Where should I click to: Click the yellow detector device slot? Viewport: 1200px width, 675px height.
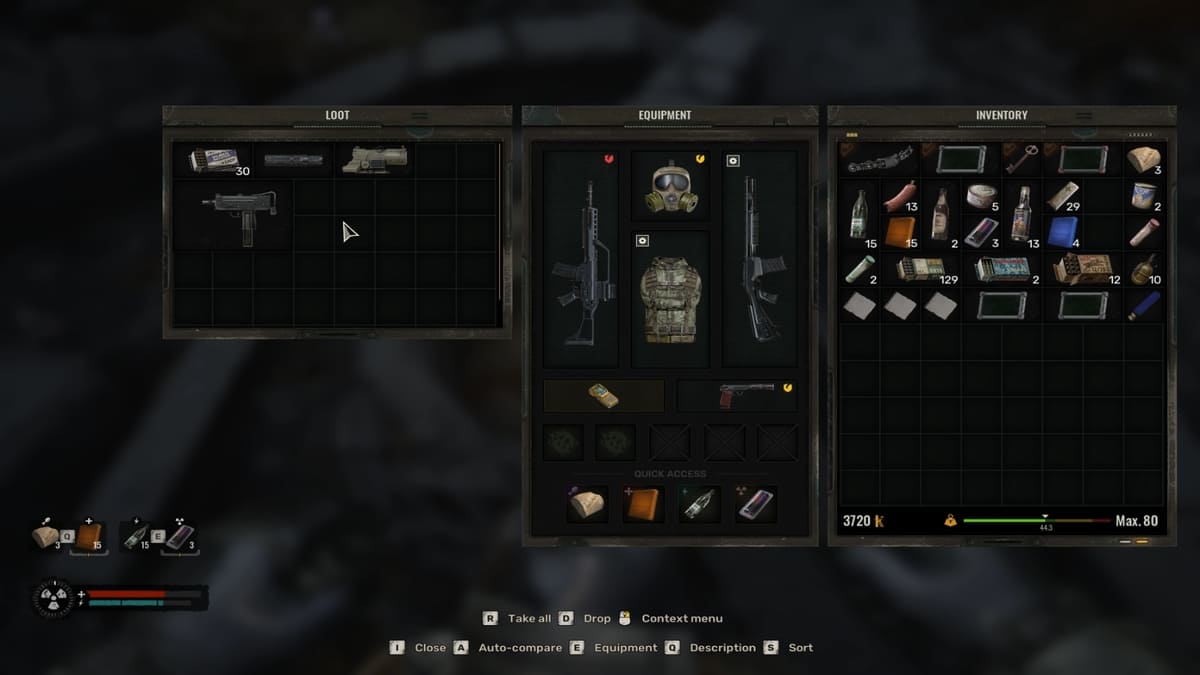(x=603, y=395)
